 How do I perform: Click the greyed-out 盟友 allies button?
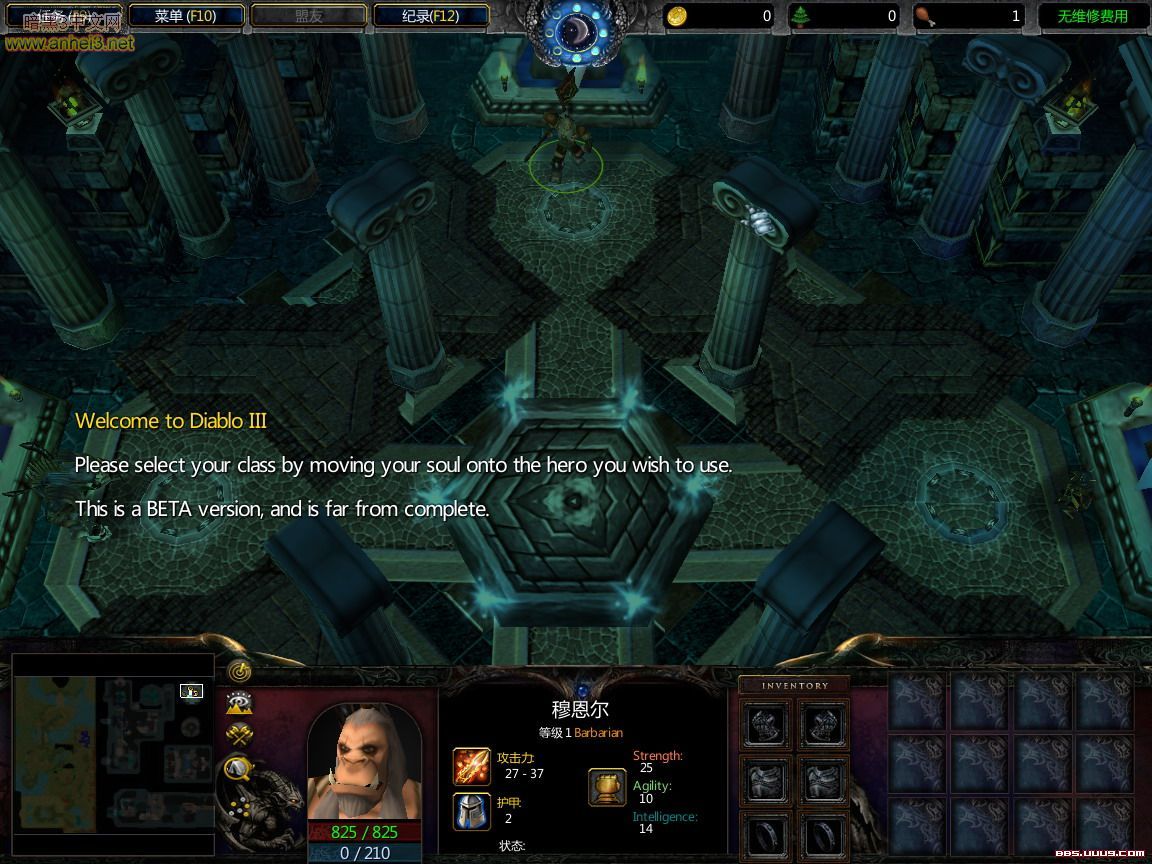pyautogui.click(x=308, y=16)
